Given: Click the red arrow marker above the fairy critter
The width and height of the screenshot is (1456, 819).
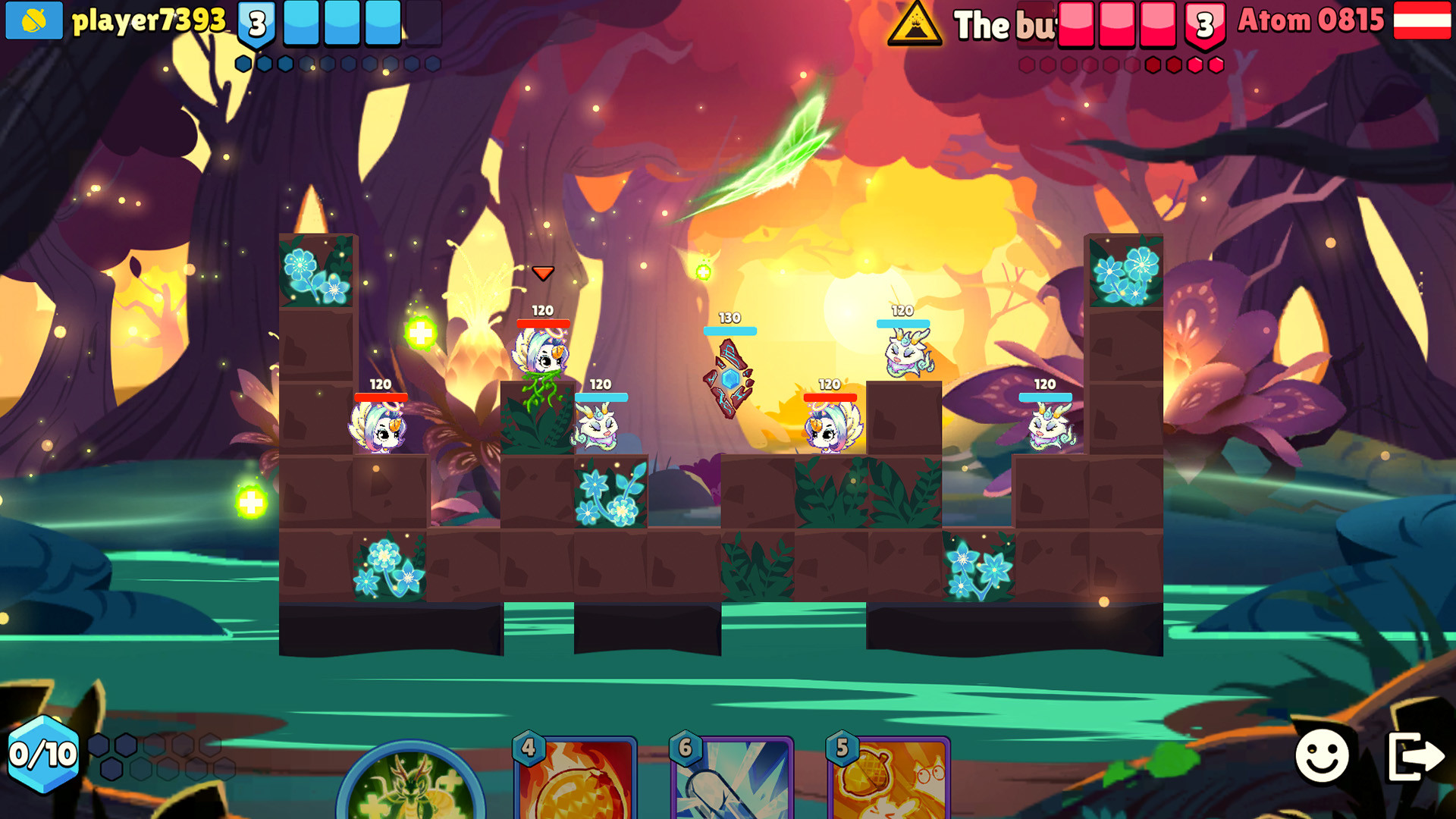Looking at the screenshot, I should pyautogui.click(x=543, y=274).
